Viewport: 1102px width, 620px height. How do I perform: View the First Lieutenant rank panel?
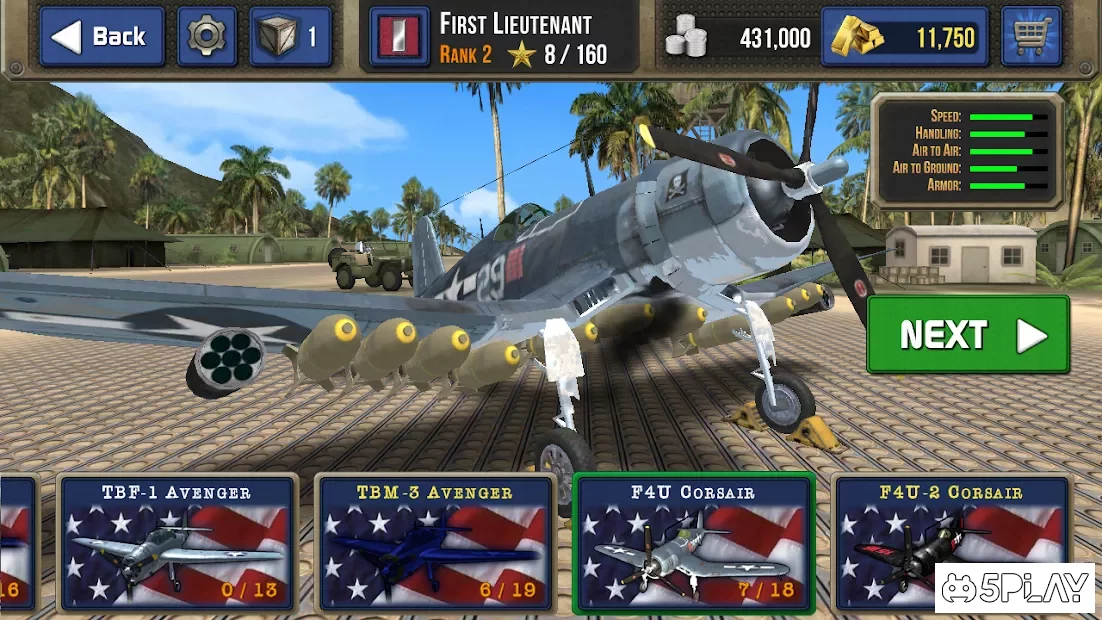[502, 39]
